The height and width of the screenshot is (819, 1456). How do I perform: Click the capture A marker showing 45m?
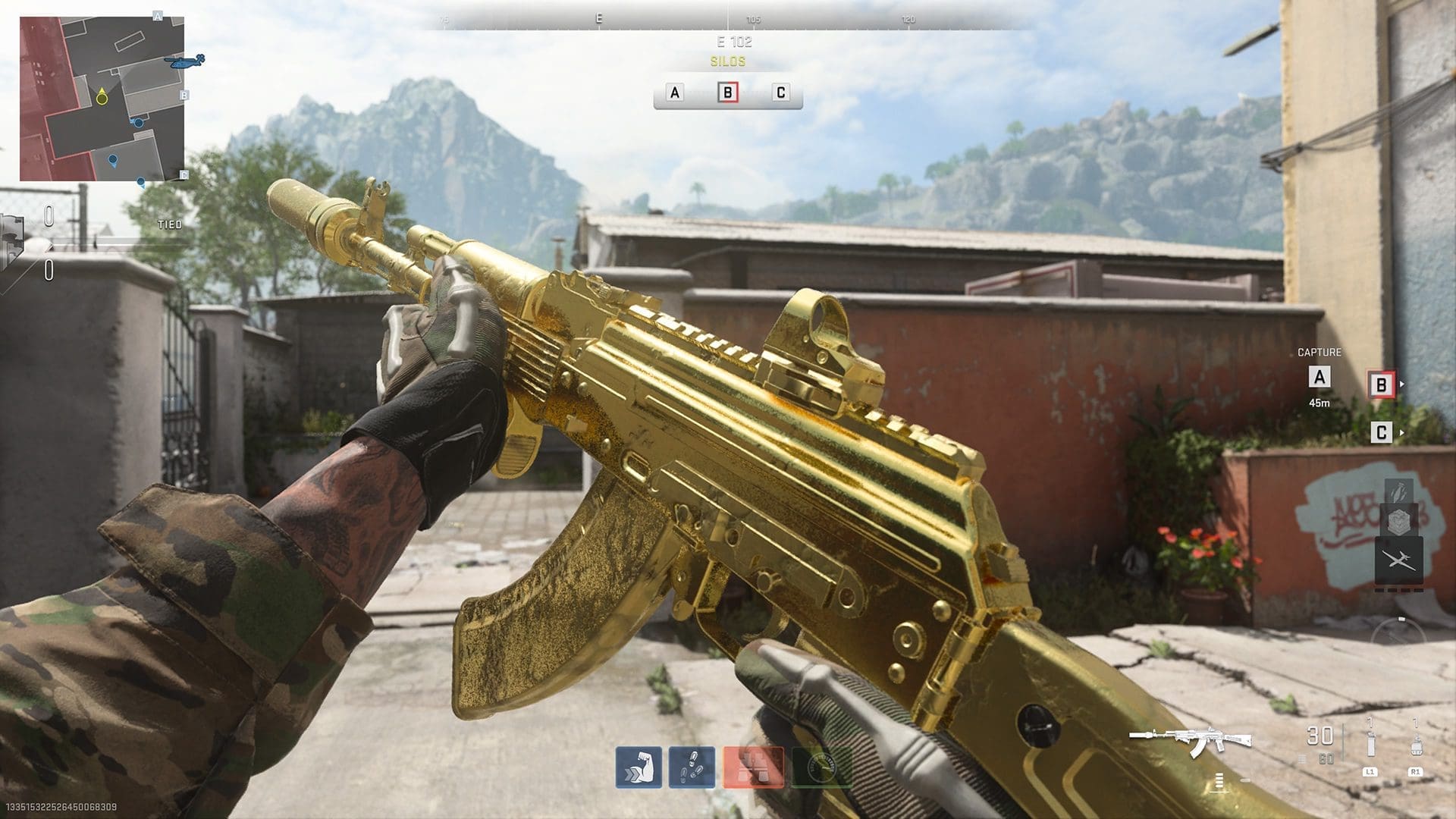1319,377
